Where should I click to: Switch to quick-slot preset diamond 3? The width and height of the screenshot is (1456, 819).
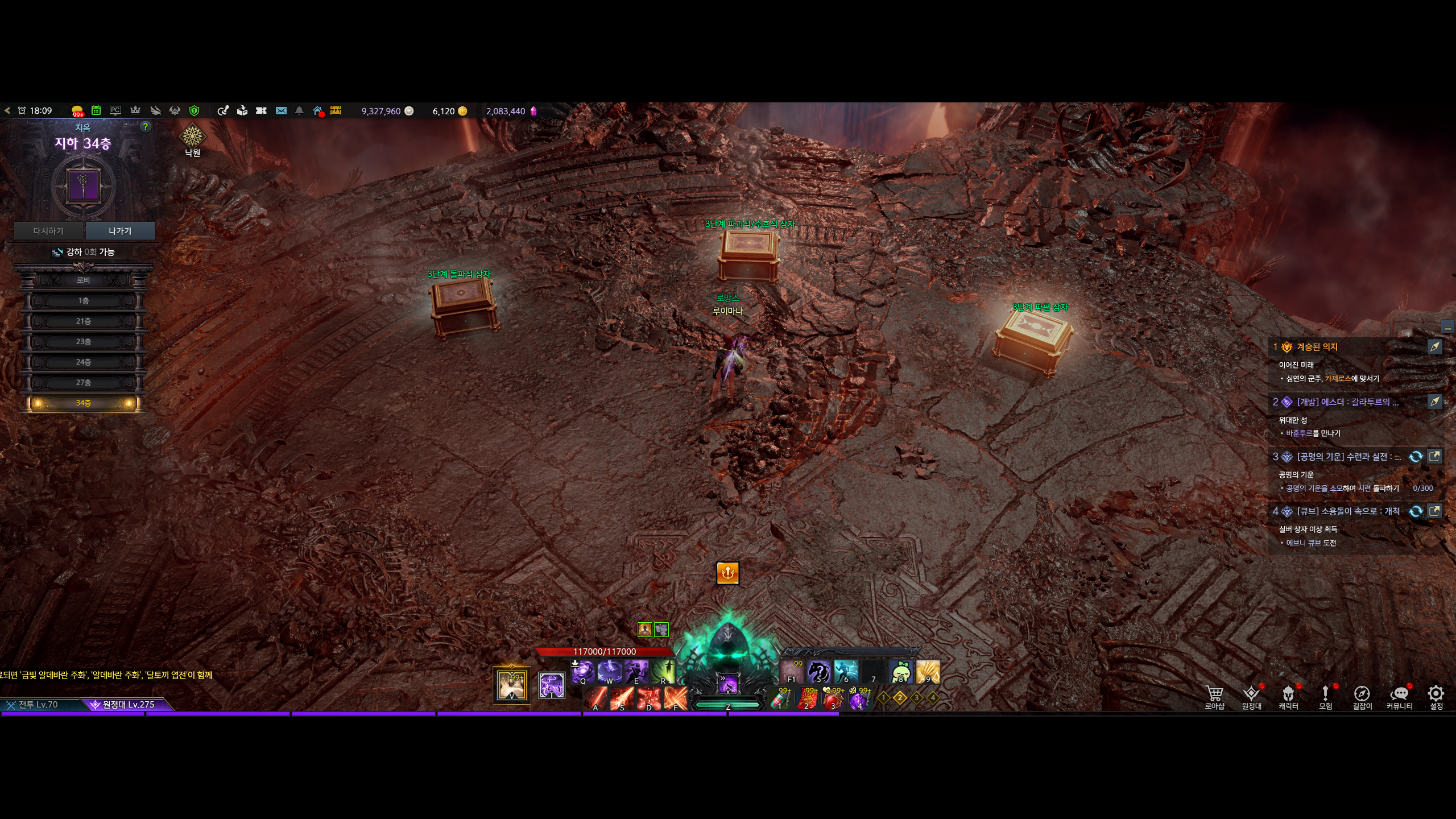[916, 697]
